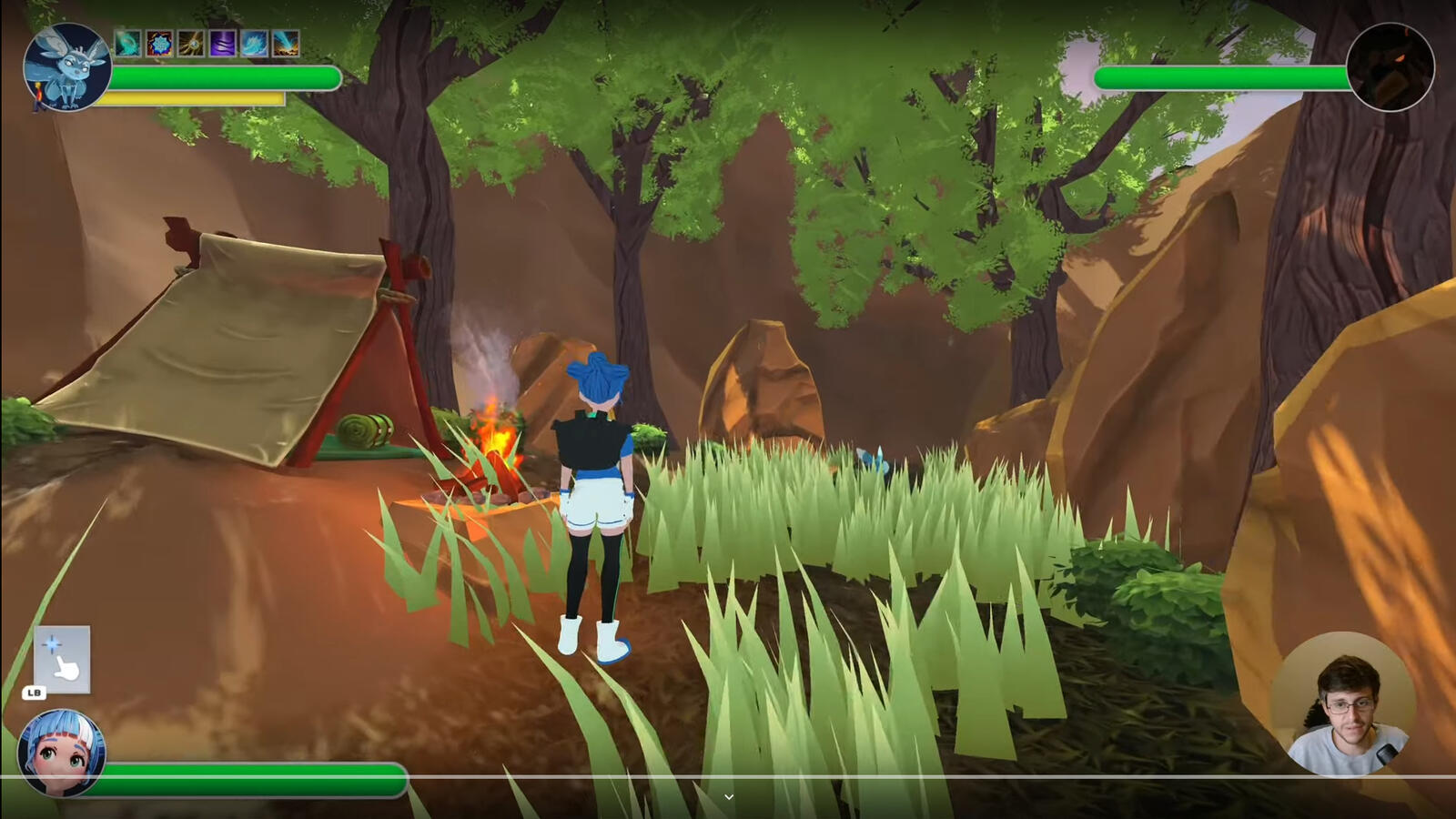Expand the down-chevron video control
The image size is (1456, 819).
(728, 797)
